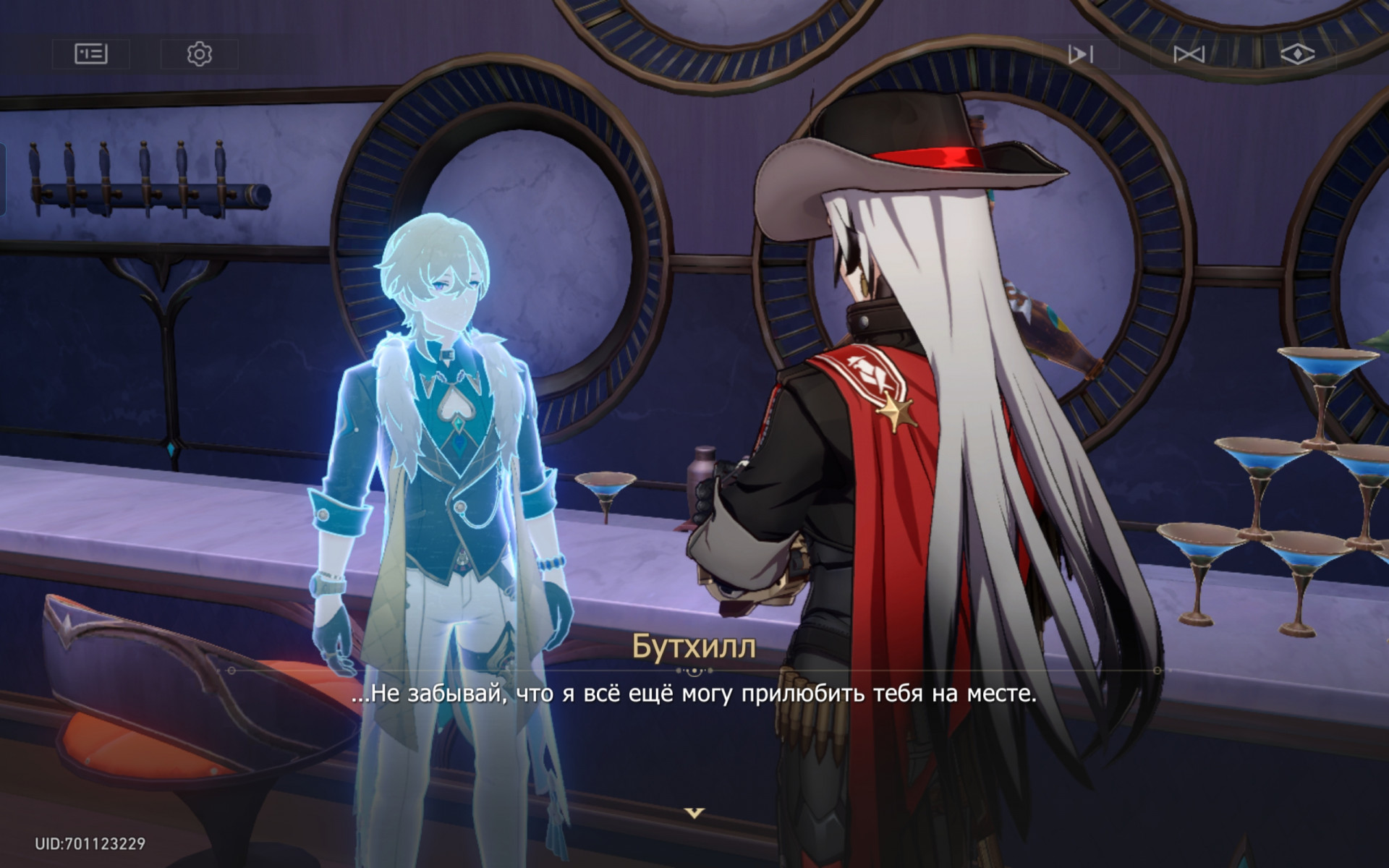
Task: Open the gear settings icon
Action: pyautogui.click(x=199, y=54)
